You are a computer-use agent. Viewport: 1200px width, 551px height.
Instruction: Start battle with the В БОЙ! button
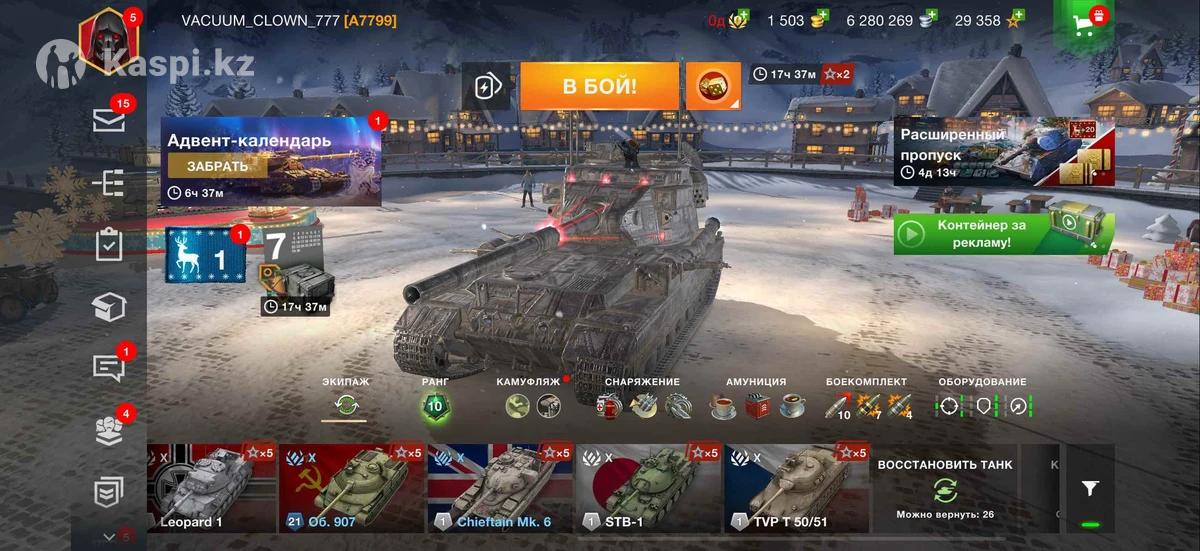[x=599, y=86]
